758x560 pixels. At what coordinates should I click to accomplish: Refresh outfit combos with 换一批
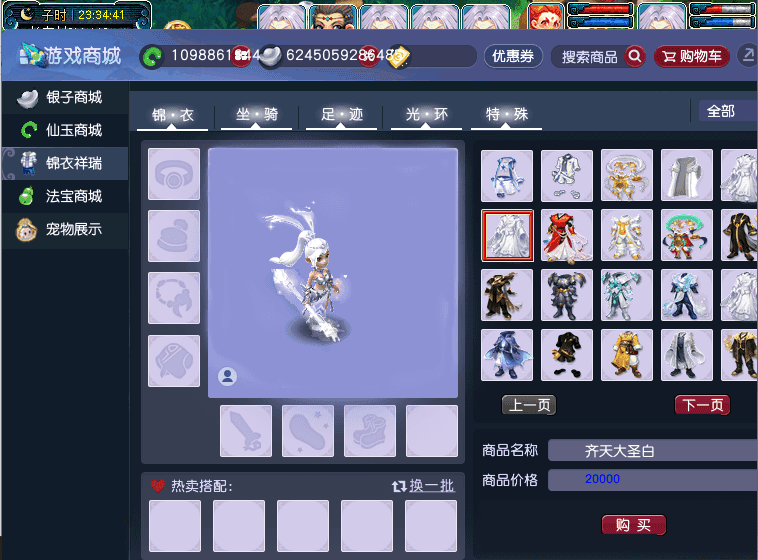(x=423, y=486)
